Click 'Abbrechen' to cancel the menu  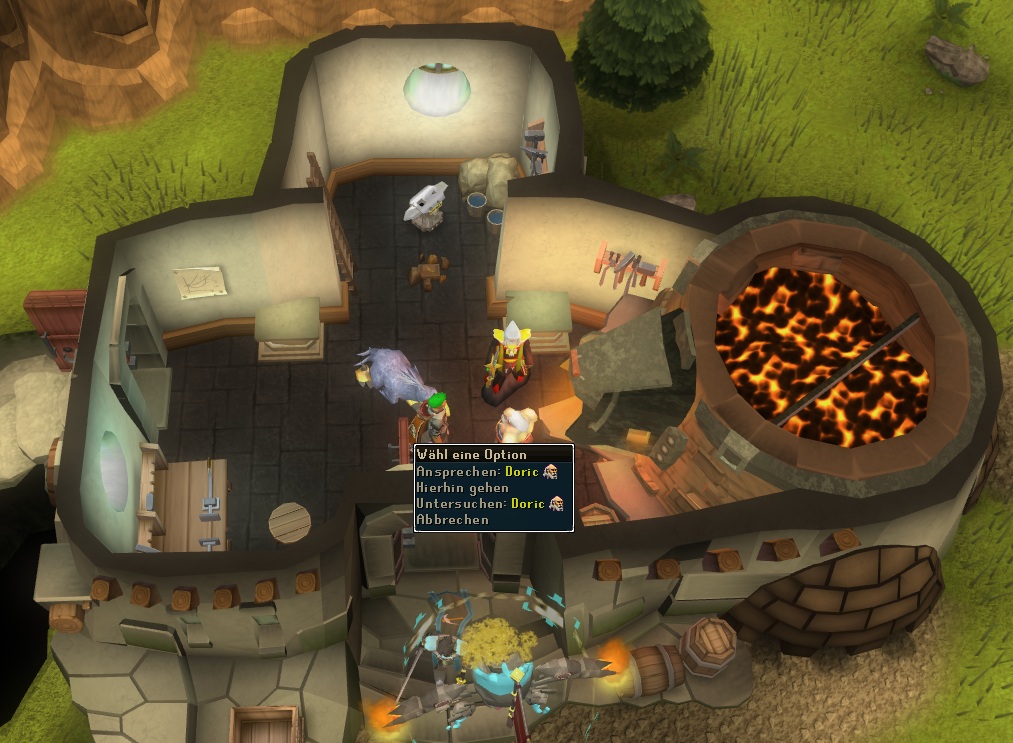coord(453,519)
